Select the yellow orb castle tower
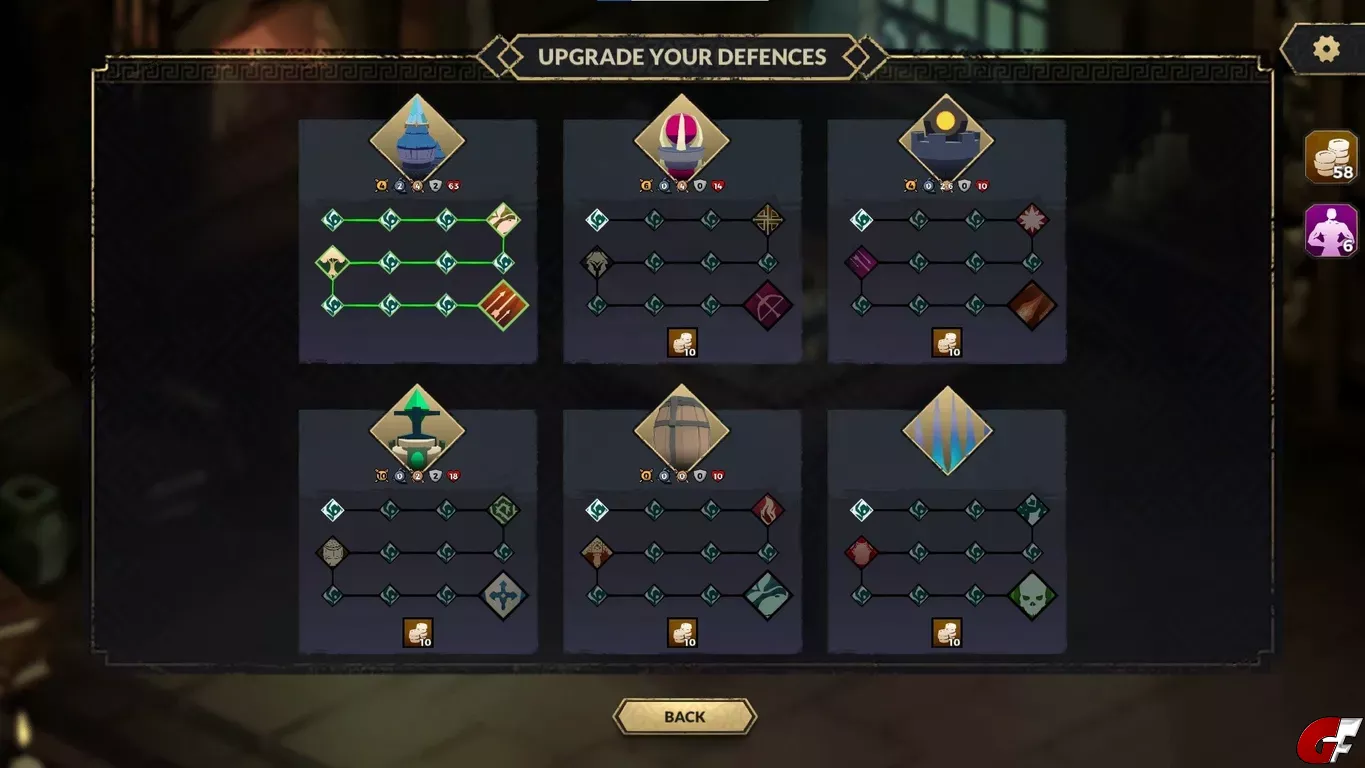 point(946,141)
